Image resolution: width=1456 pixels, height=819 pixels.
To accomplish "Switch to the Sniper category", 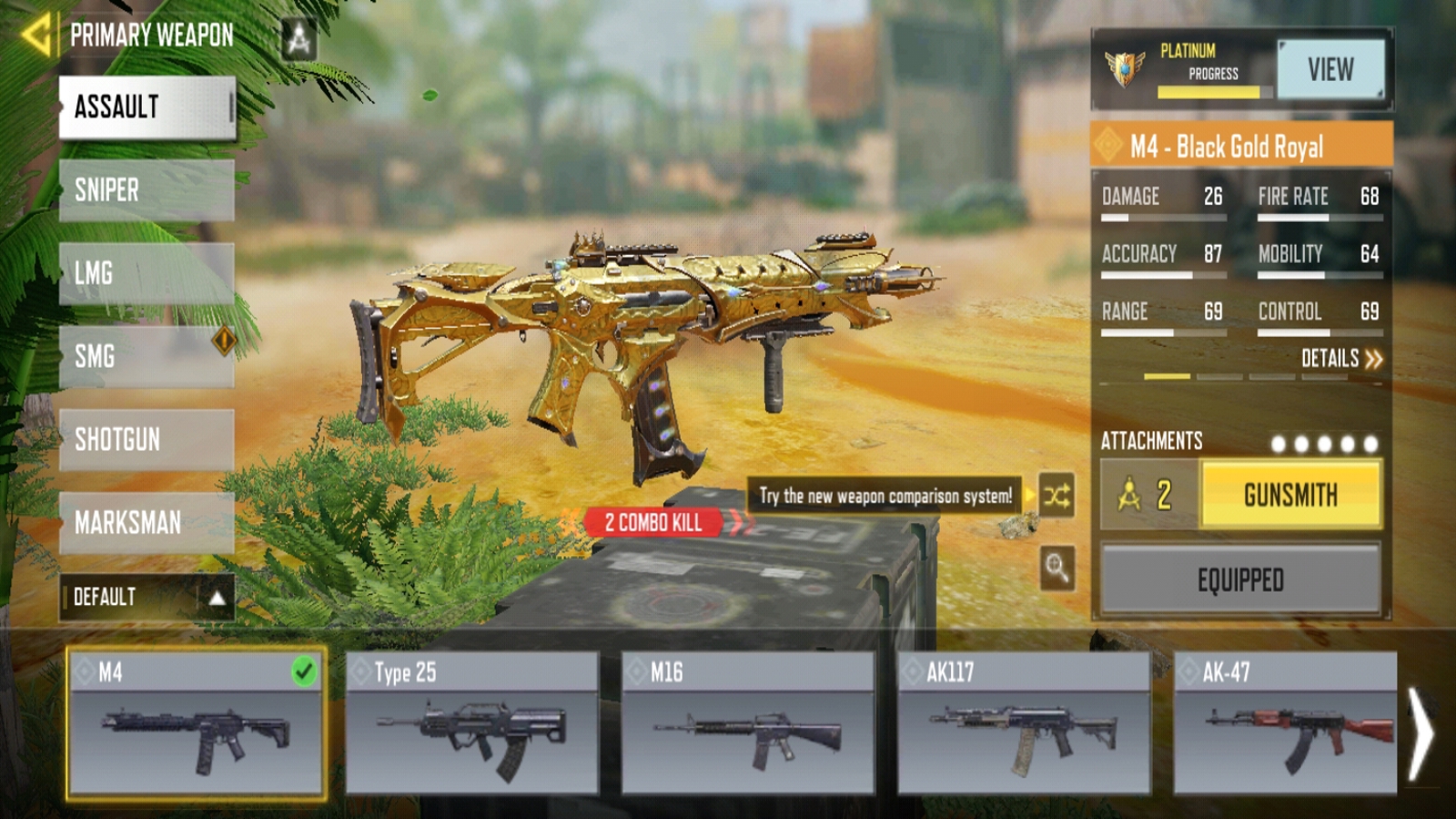I will 147,190.
